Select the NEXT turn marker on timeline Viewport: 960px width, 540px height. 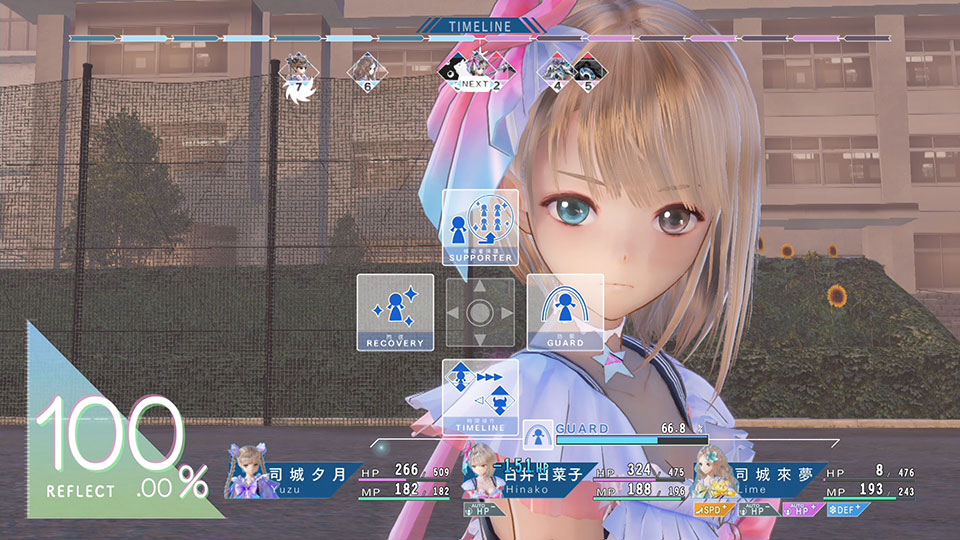pyautogui.click(x=473, y=72)
